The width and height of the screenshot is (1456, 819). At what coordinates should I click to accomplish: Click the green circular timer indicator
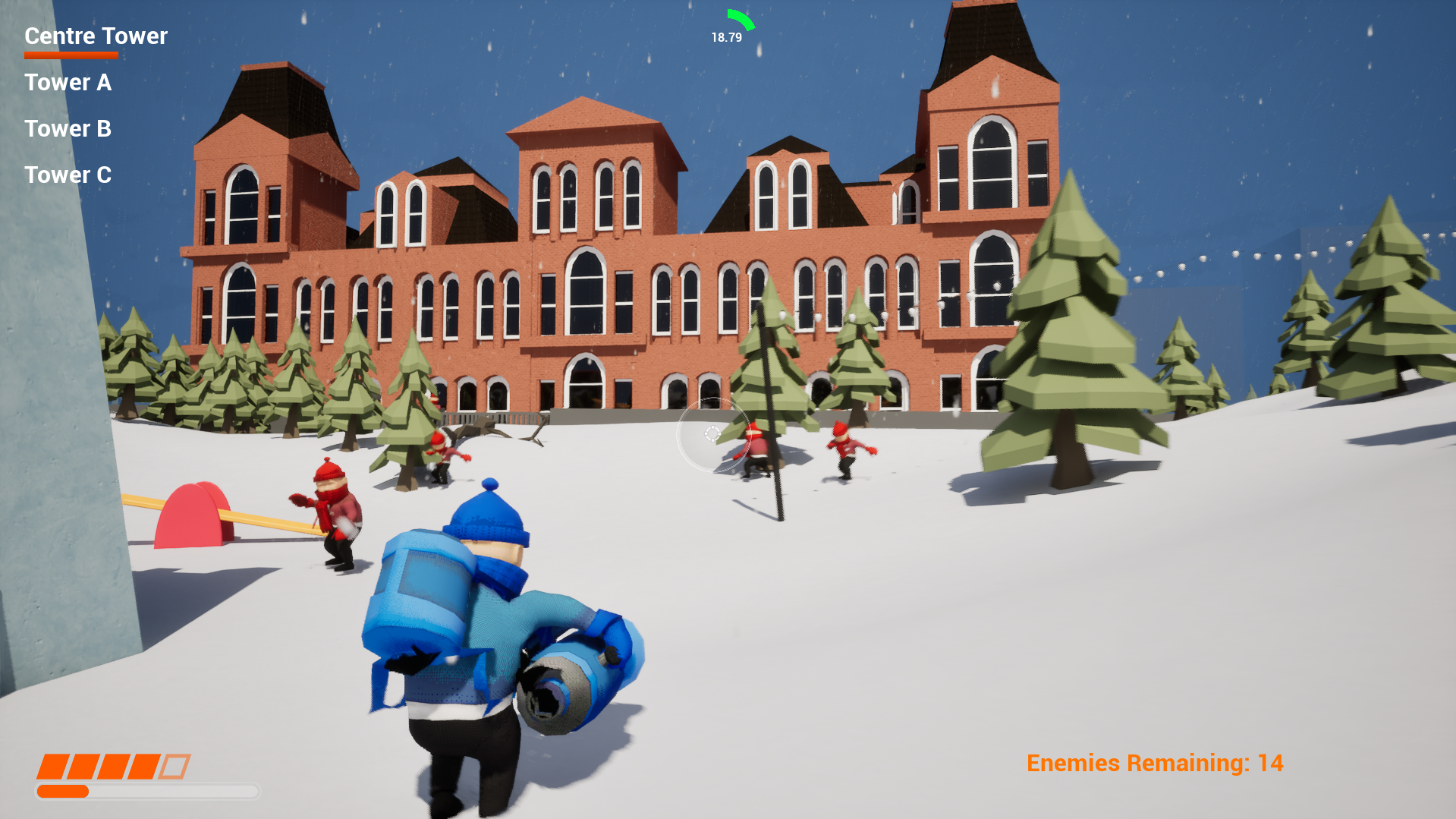(x=740, y=19)
